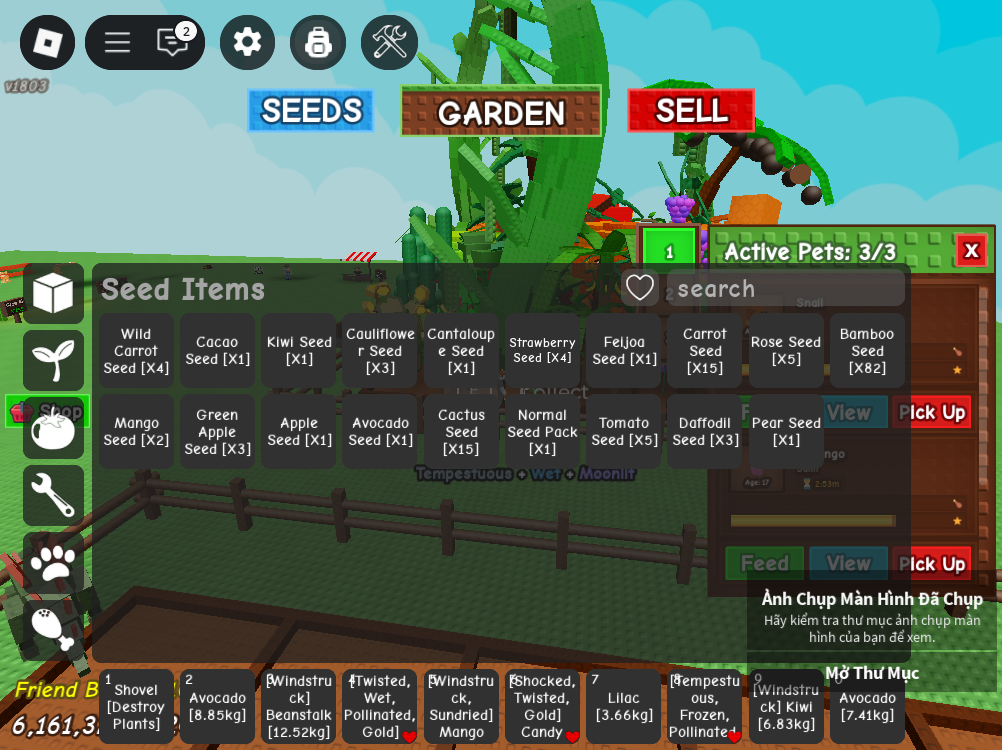Select the Lilac hotbar slot
The image size is (1002, 750).
coord(624,707)
